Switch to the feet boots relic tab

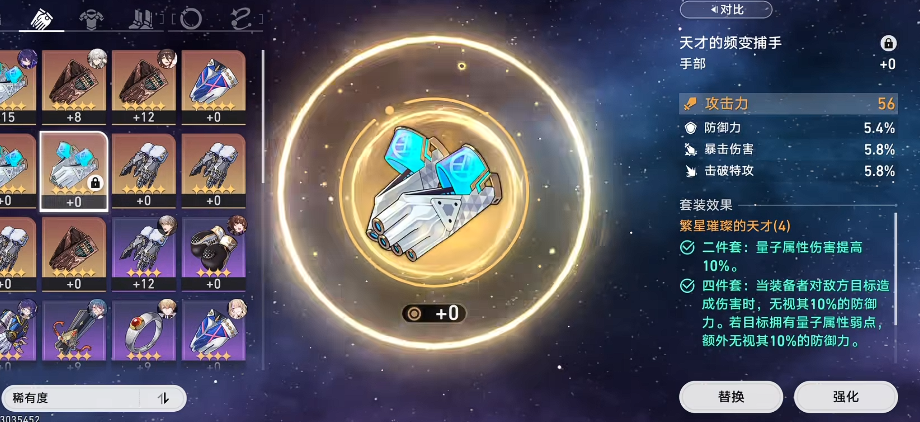[142, 18]
